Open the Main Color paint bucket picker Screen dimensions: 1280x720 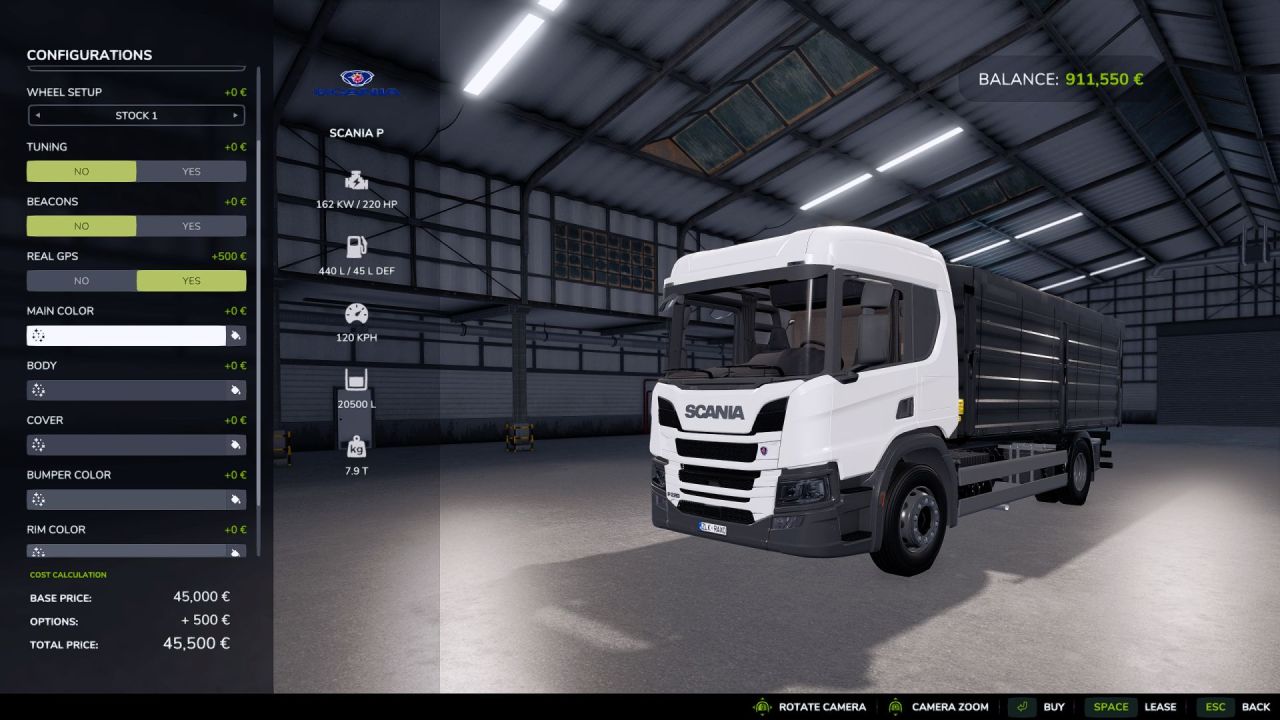(236, 335)
